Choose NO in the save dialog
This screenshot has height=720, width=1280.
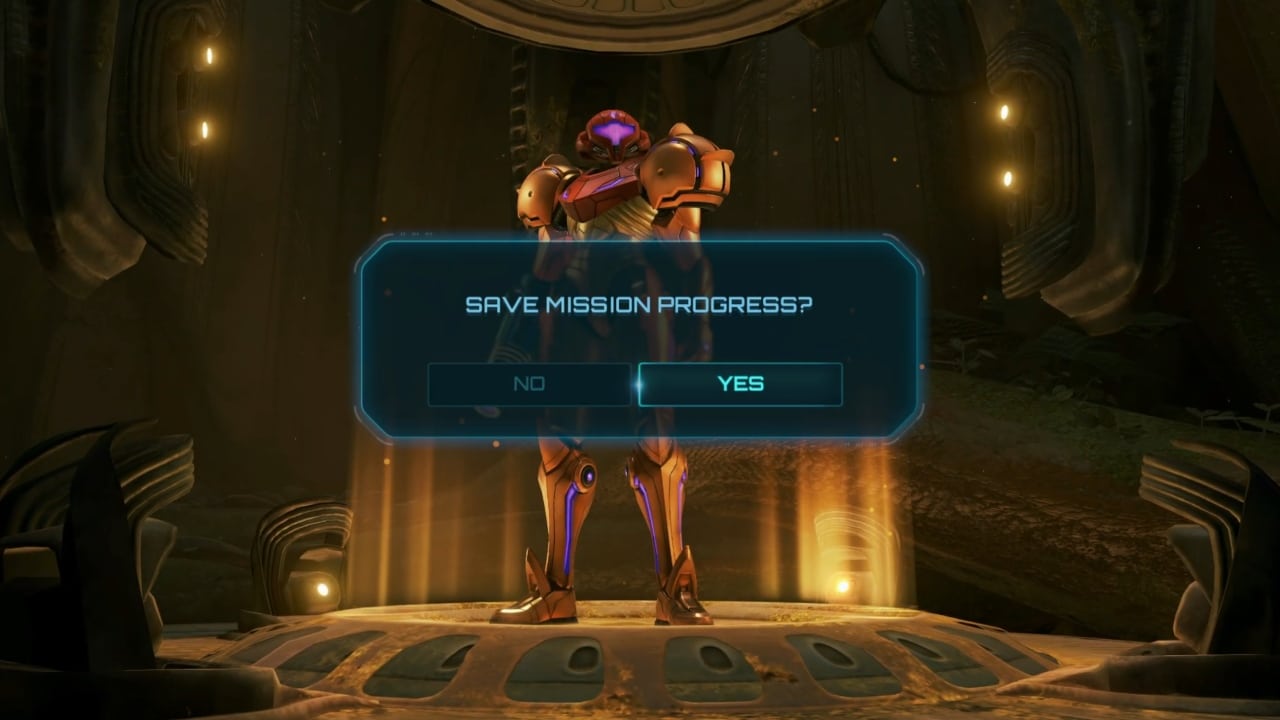(x=530, y=383)
